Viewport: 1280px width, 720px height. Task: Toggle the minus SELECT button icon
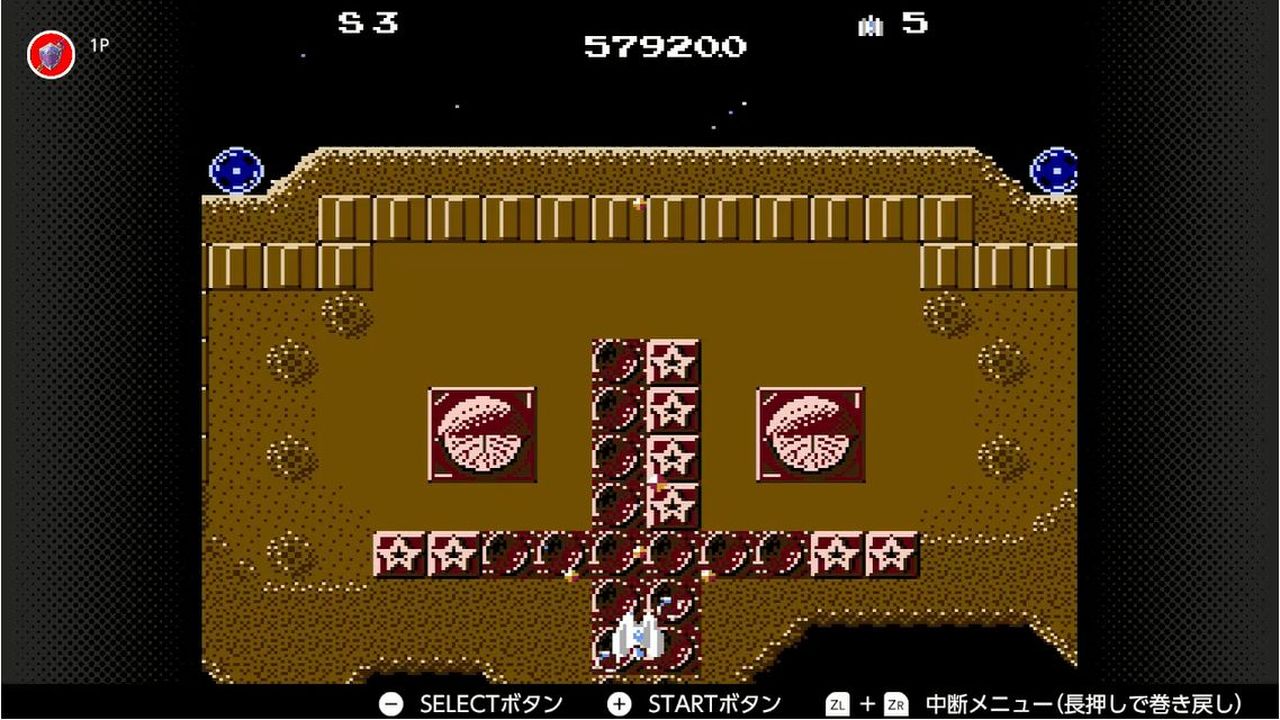point(389,703)
